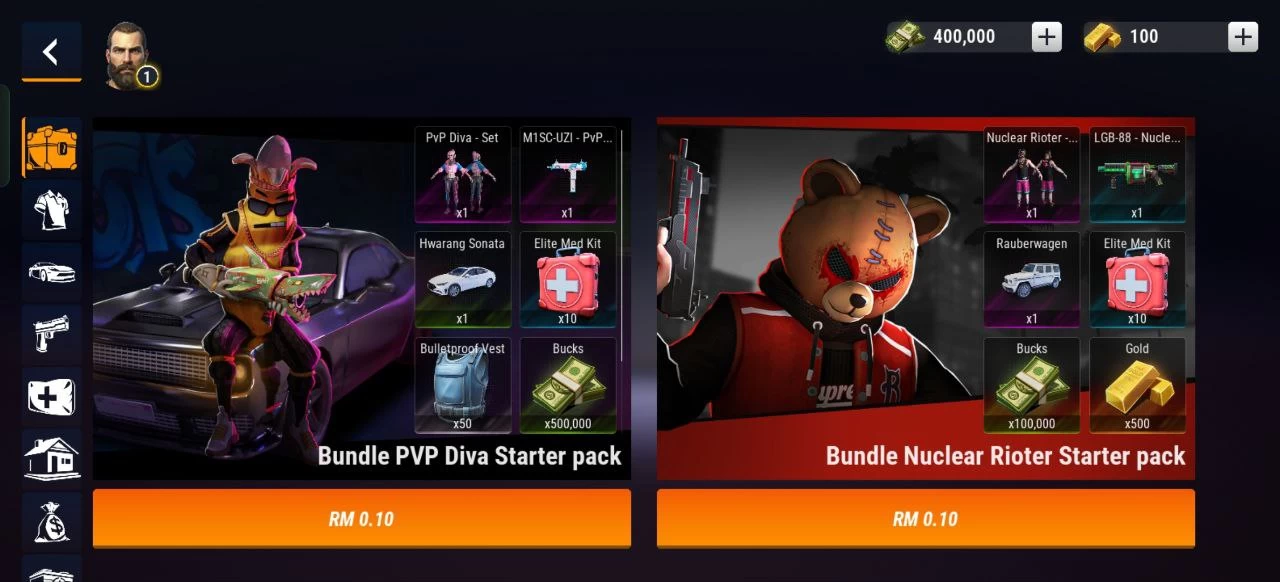The width and height of the screenshot is (1280, 582).
Task: Open the player profile avatar
Action: point(128,56)
